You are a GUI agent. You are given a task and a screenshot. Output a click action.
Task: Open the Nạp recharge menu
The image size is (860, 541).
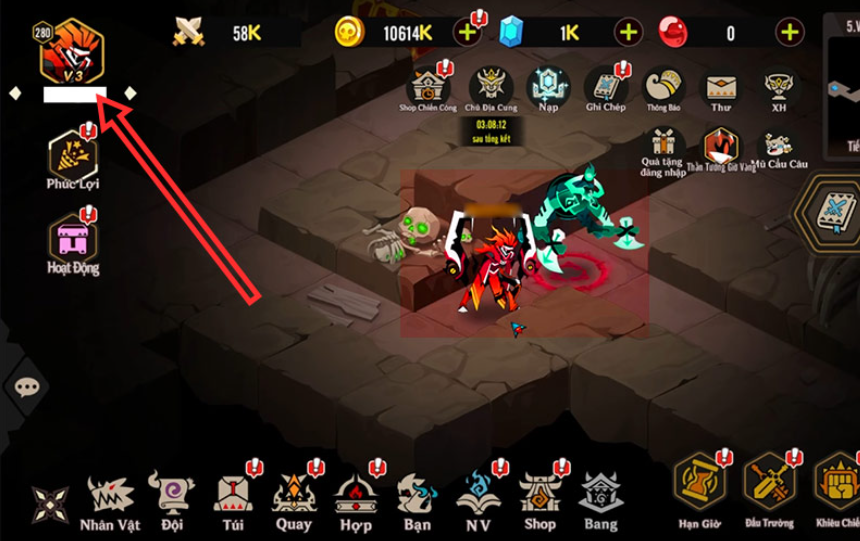547,85
